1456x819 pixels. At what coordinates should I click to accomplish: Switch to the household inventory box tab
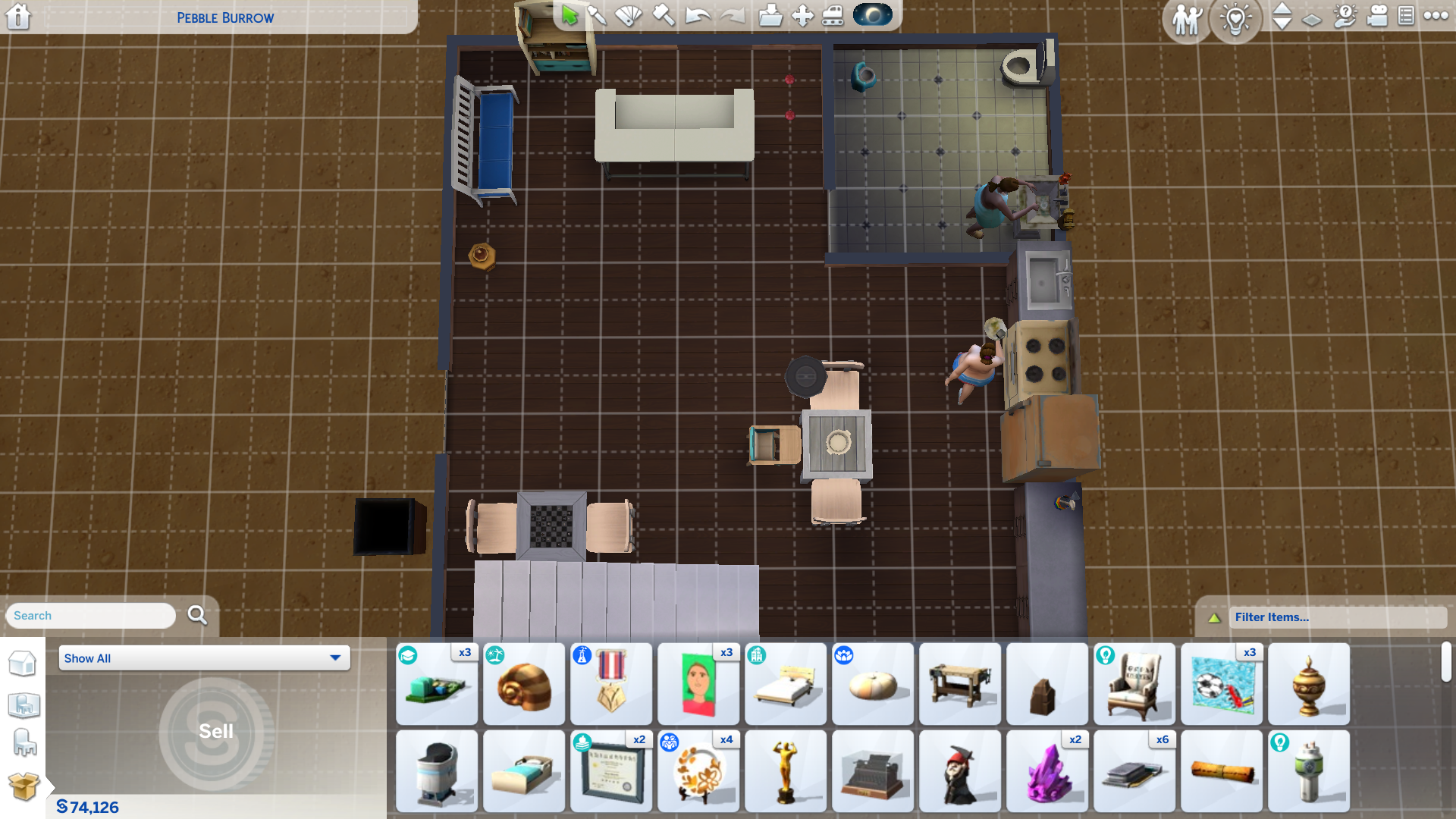(x=24, y=786)
